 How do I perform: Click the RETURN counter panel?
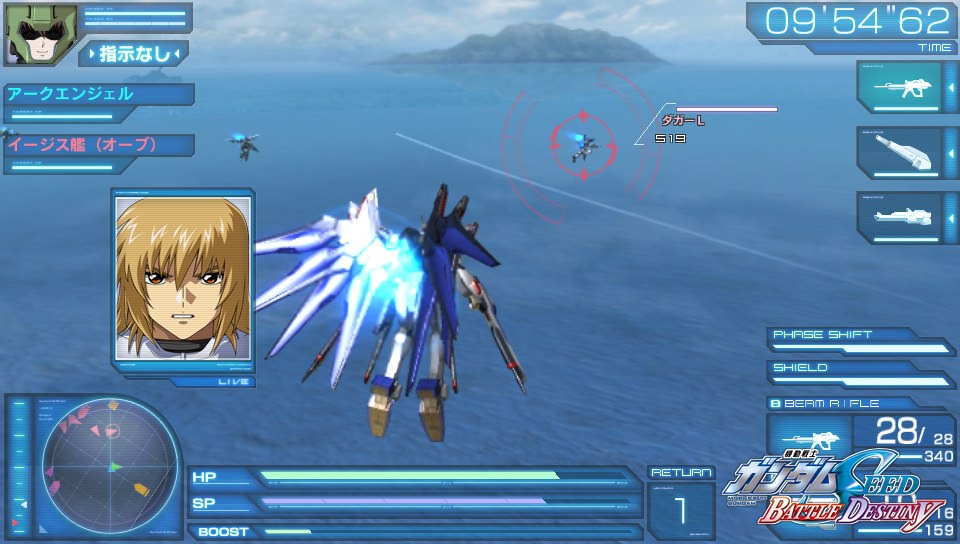point(680,507)
